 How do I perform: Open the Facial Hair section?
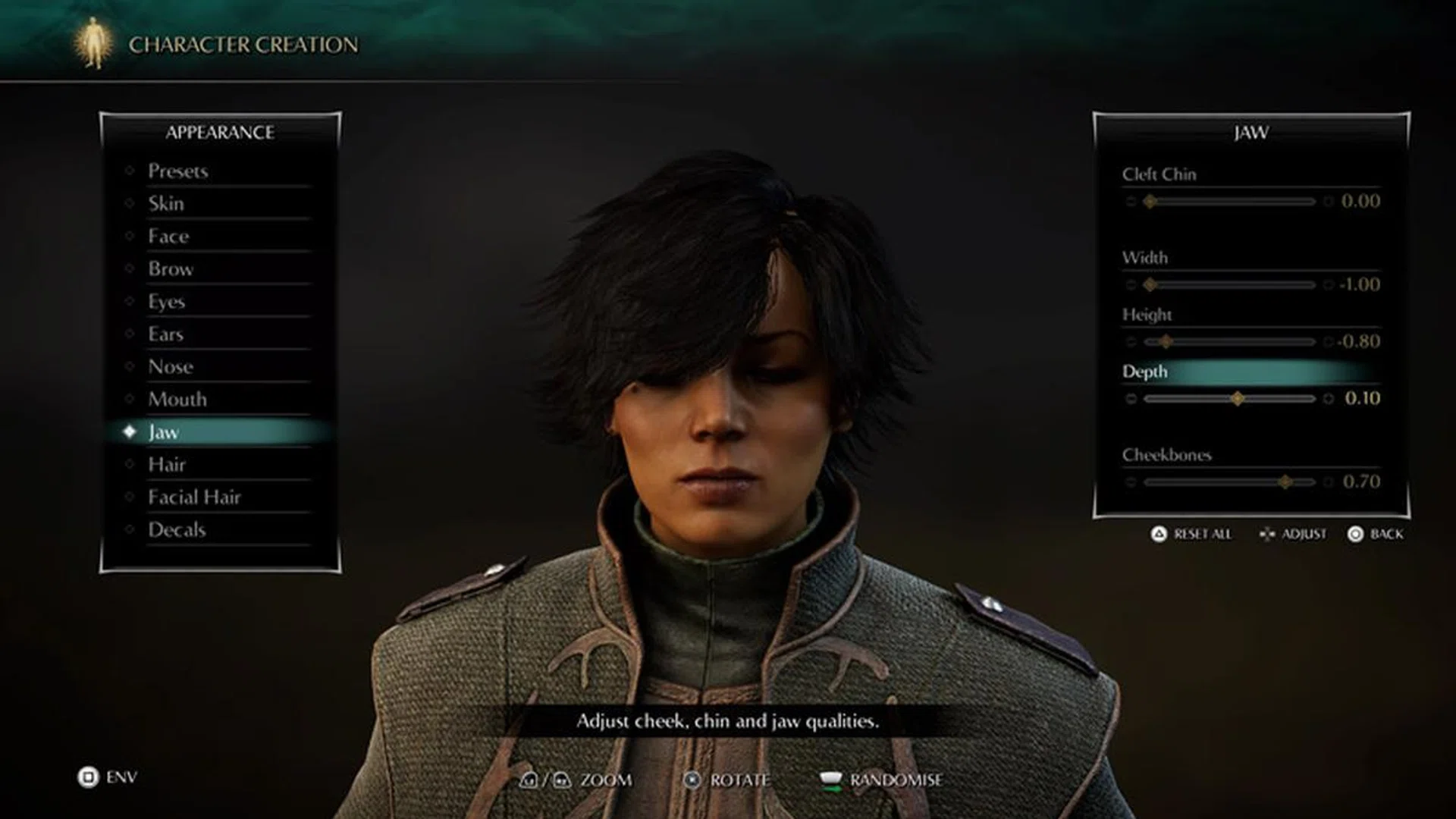click(196, 498)
